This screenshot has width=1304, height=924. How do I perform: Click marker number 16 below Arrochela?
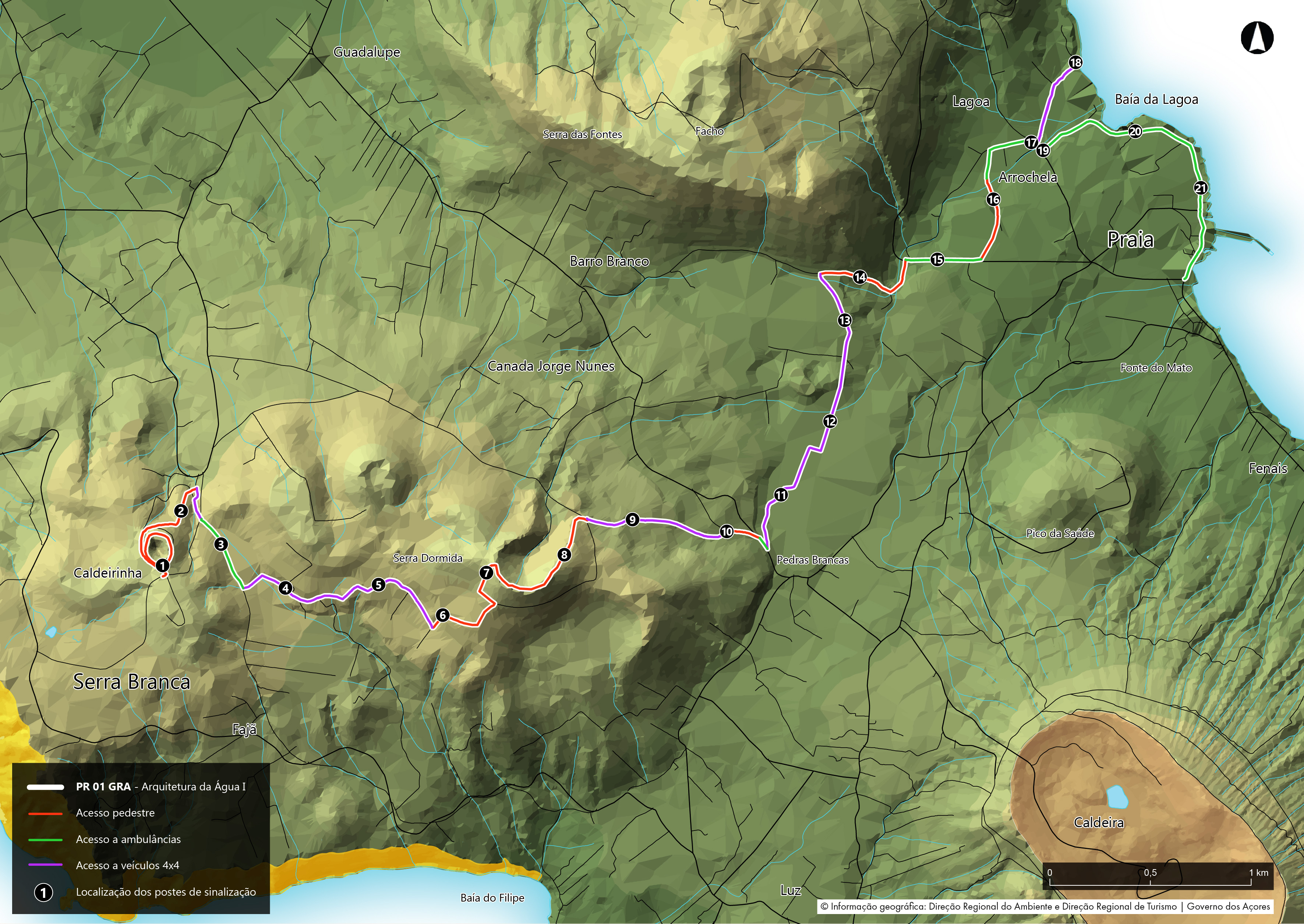tap(993, 200)
